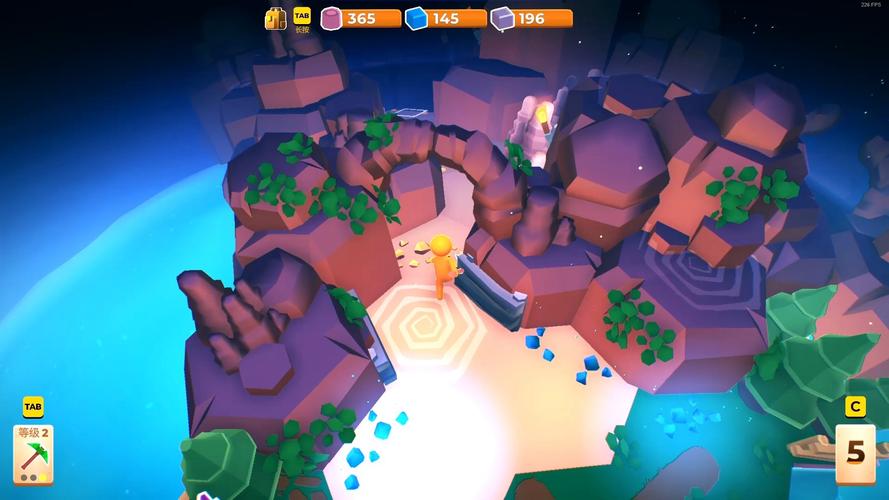889x500 pixels.
Task: Select the level 2 pickaxe tool card
Action: coord(33,454)
